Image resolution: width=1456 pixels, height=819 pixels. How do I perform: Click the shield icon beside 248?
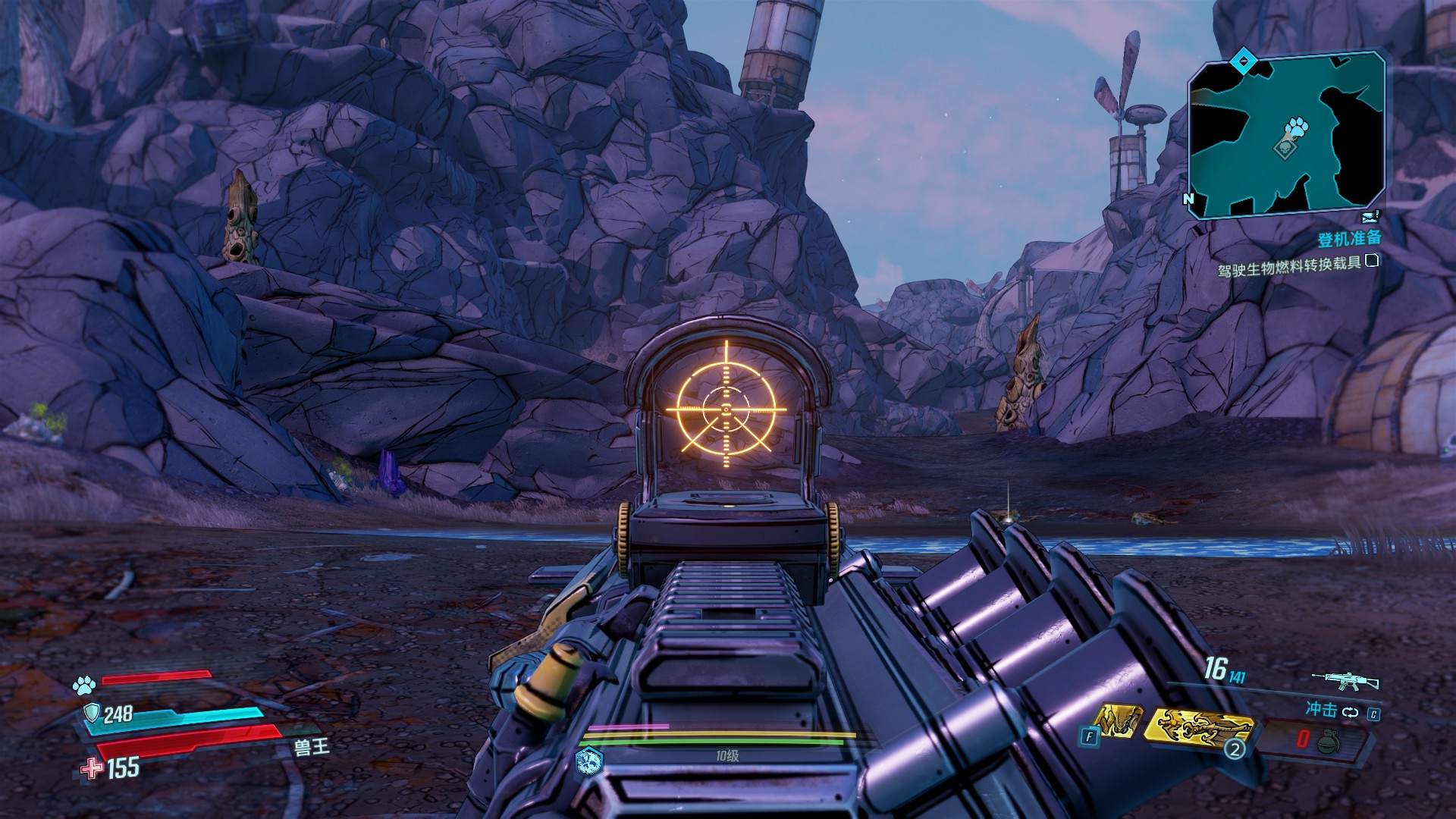[x=92, y=712]
